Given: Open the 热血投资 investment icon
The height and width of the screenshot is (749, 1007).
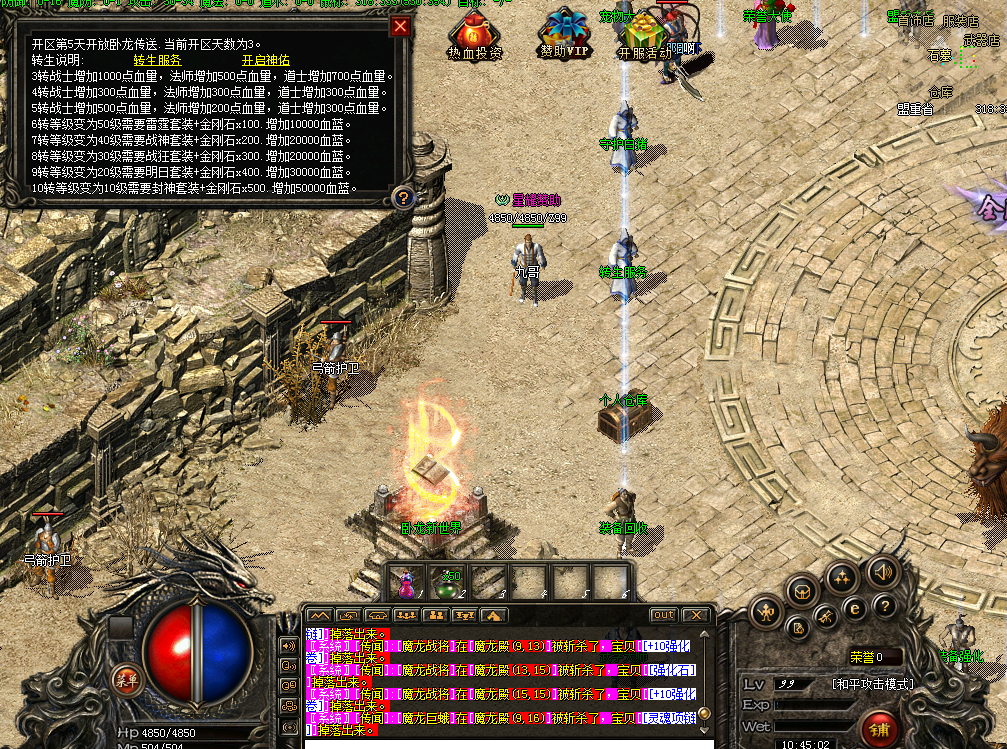Looking at the screenshot, I should [475, 36].
